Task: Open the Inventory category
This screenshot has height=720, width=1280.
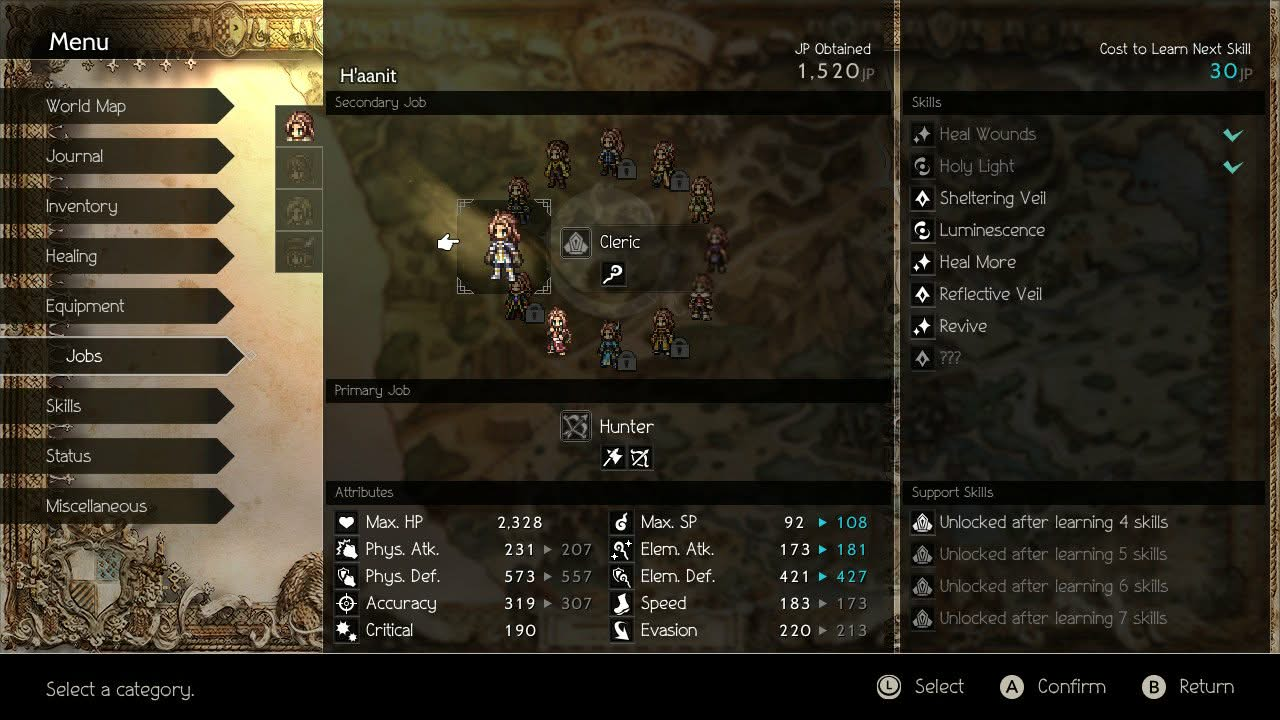Action: tap(82, 206)
